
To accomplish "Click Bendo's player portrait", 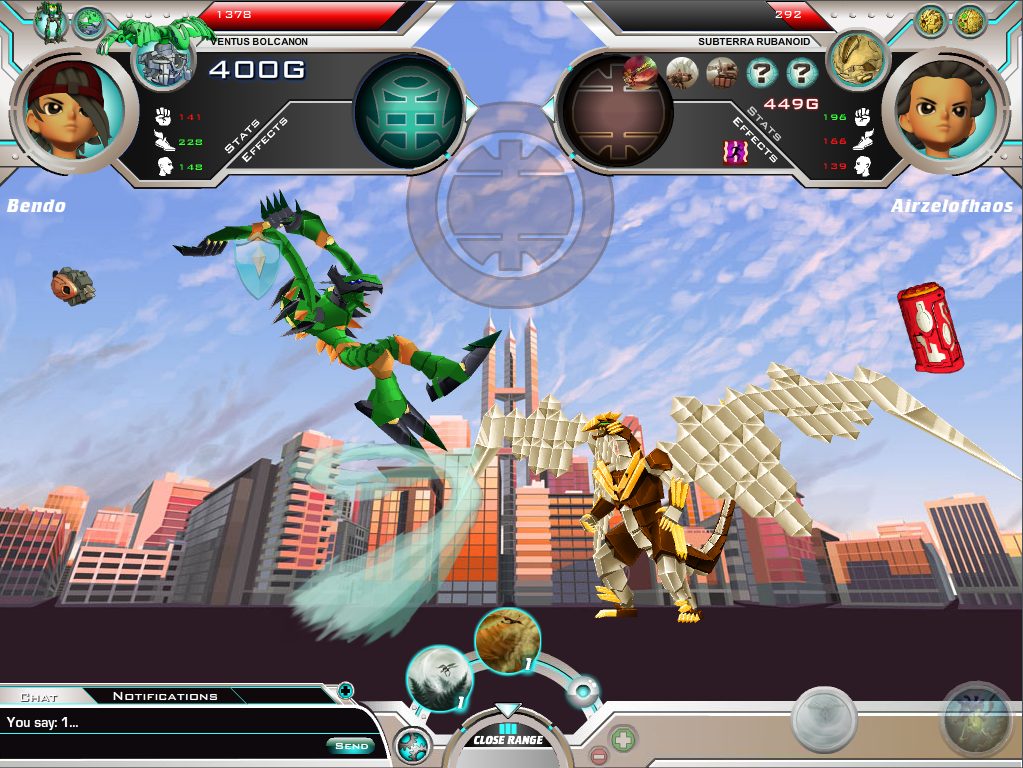I will coord(74,107).
